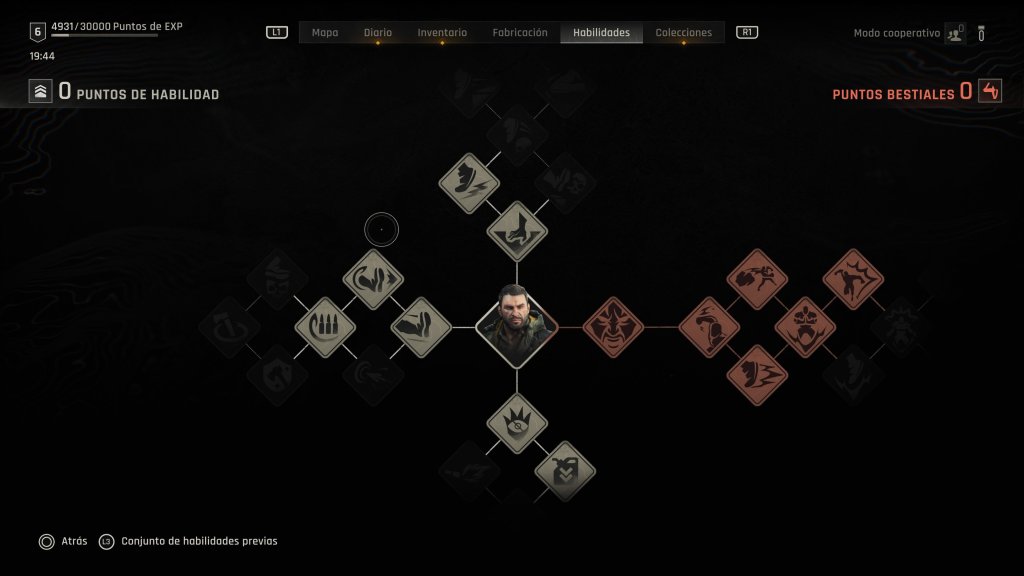The image size is (1024, 576).
Task: Pick the roaring figure beast skill
Action: [x=853, y=279]
